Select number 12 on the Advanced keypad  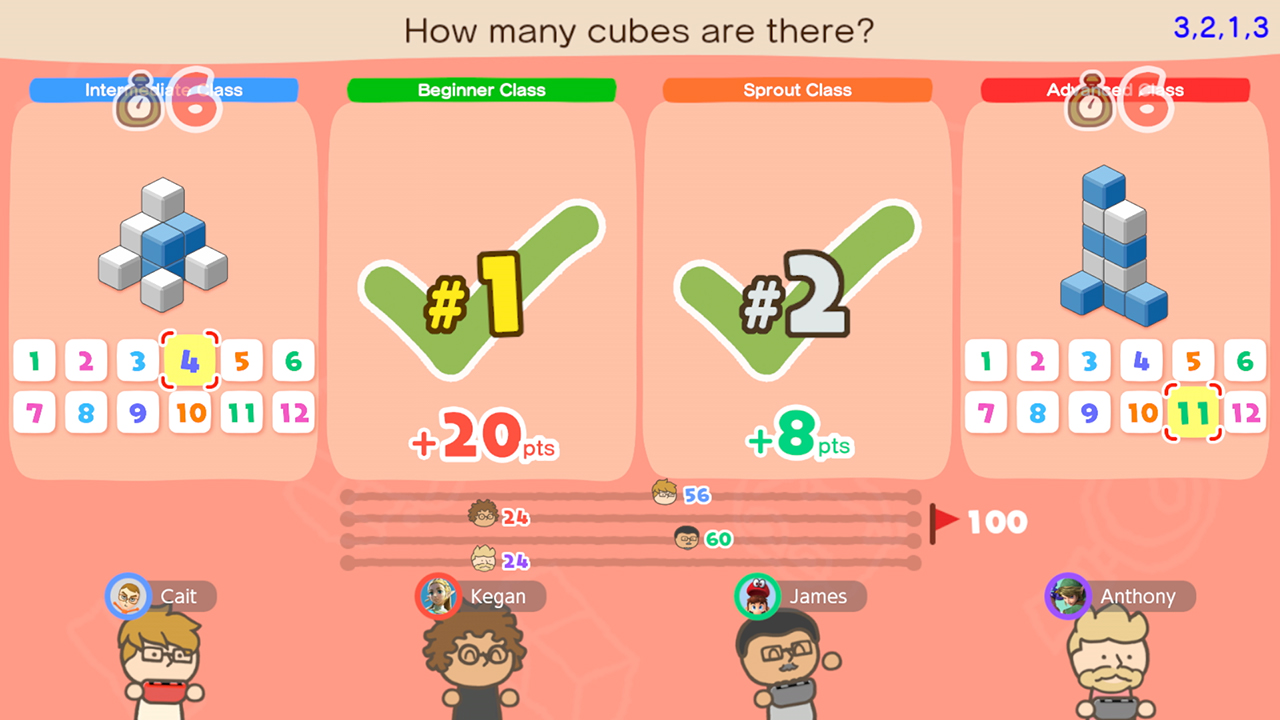[1244, 413]
